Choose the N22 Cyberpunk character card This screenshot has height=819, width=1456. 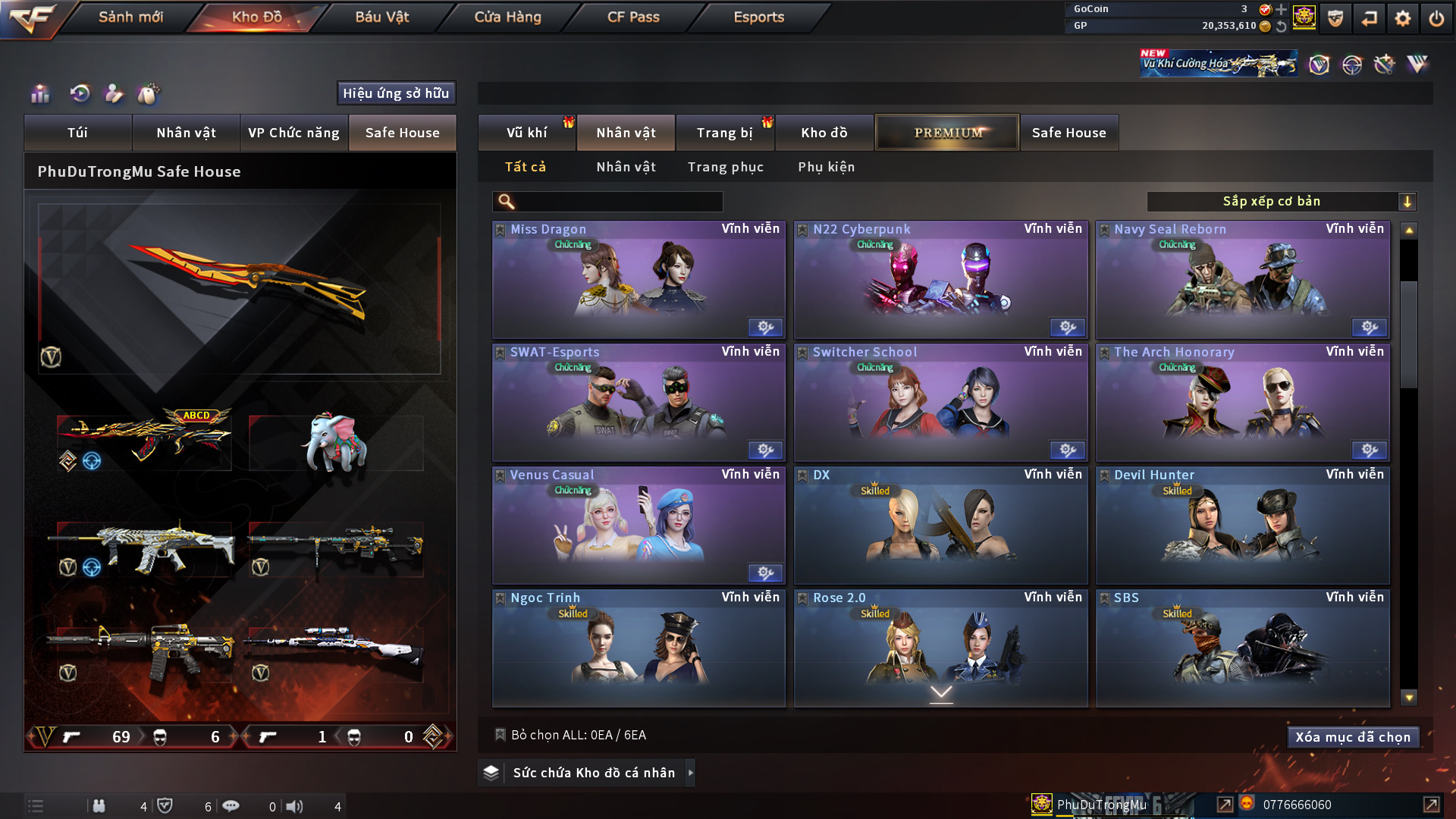point(940,281)
